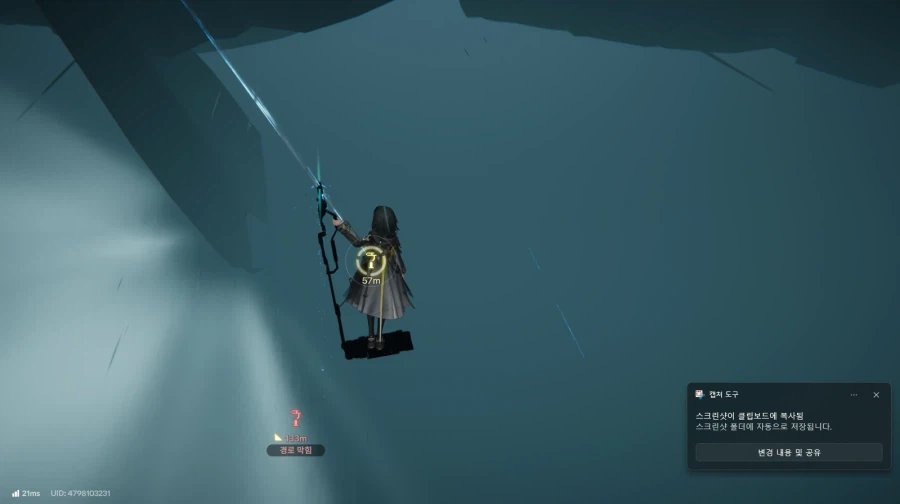Viewport: 900px width, 504px height.
Task: Close the 캡처 도구 notification
Action: point(876,395)
